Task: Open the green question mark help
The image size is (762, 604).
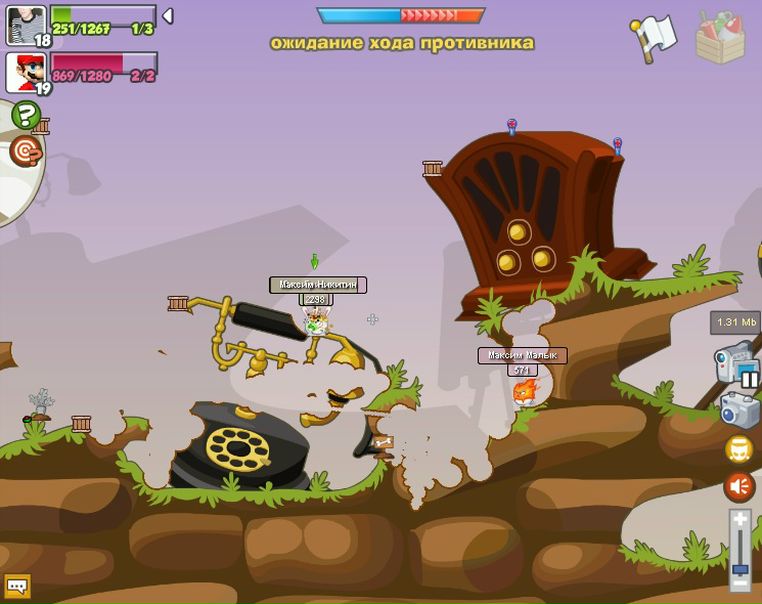Action: [x=26, y=115]
